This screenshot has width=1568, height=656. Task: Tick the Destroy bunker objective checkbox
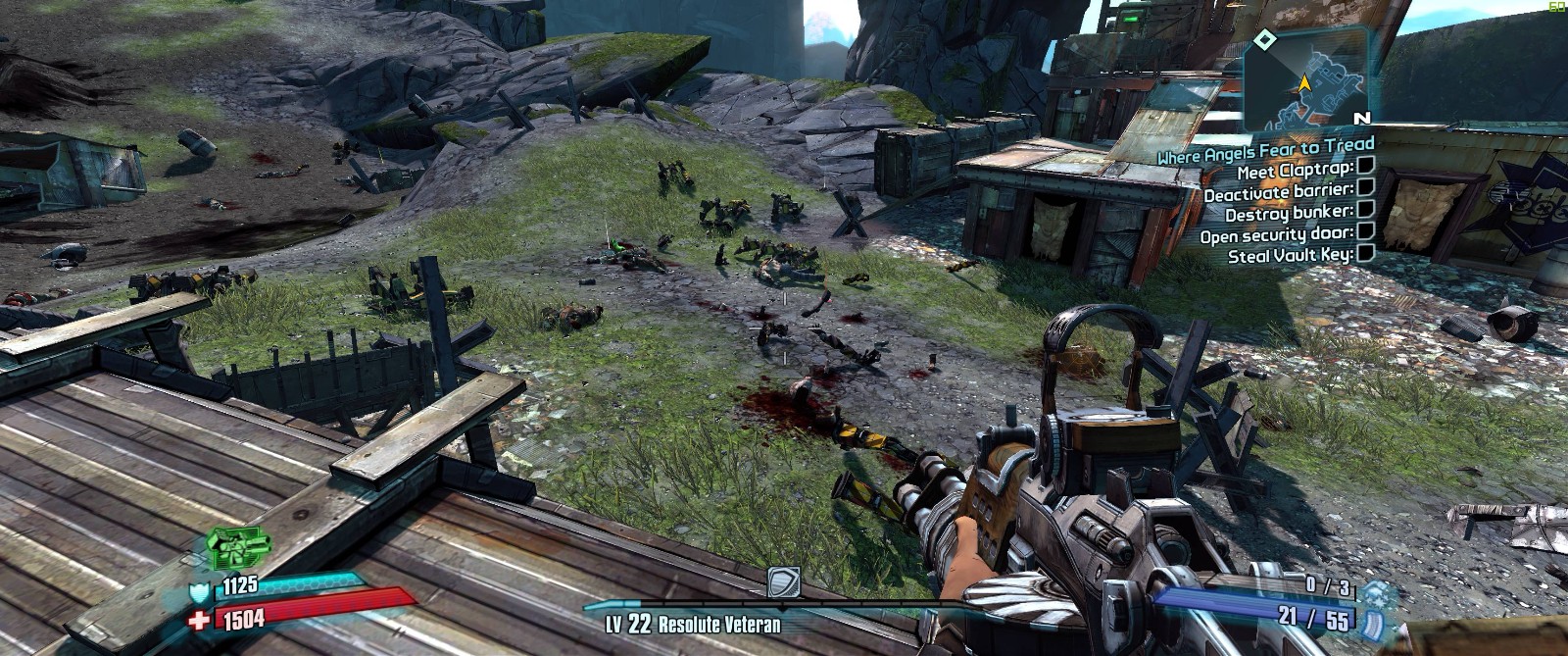(1365, 209)
